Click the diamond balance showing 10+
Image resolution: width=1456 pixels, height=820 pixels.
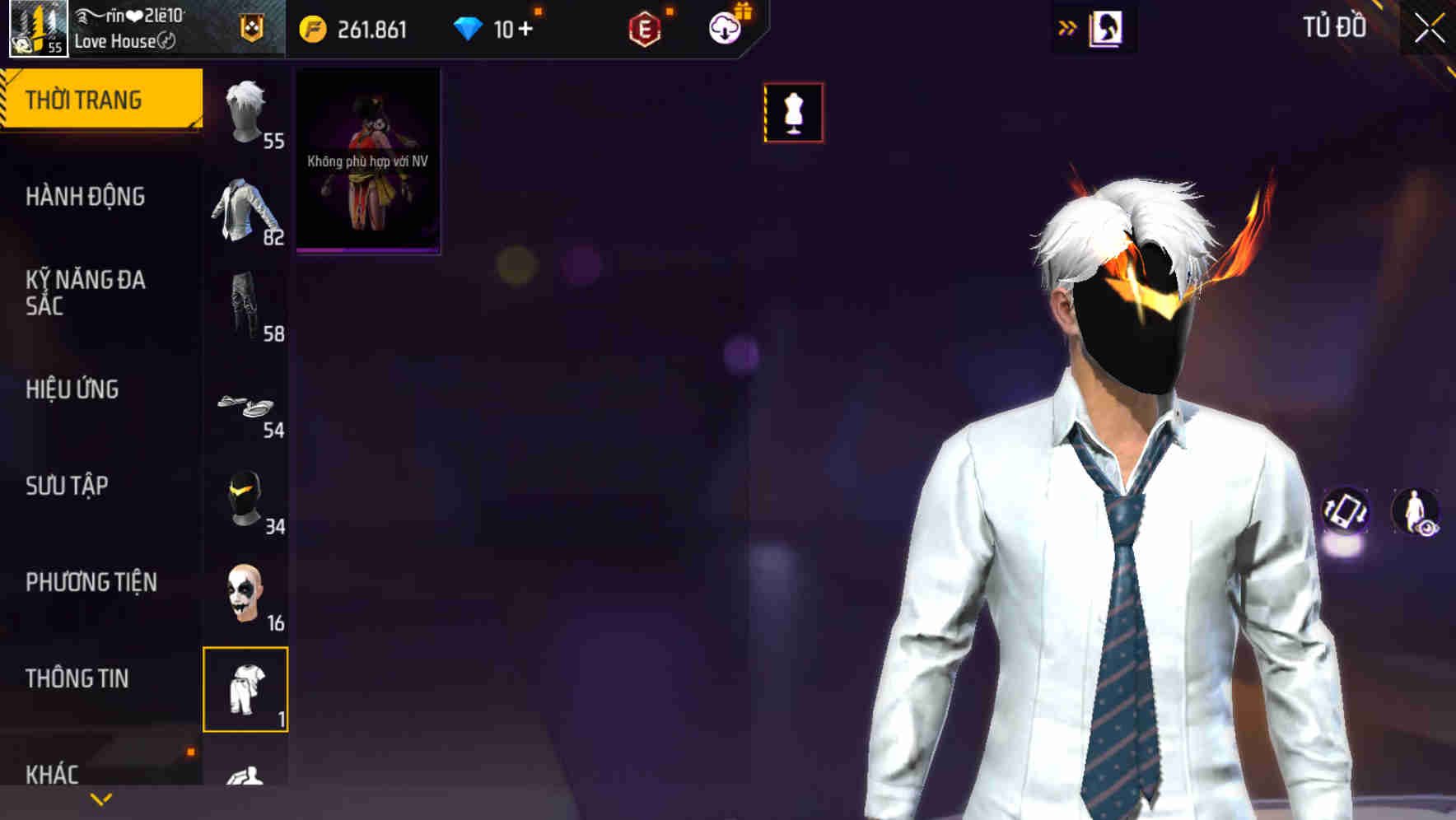(494, 28)
